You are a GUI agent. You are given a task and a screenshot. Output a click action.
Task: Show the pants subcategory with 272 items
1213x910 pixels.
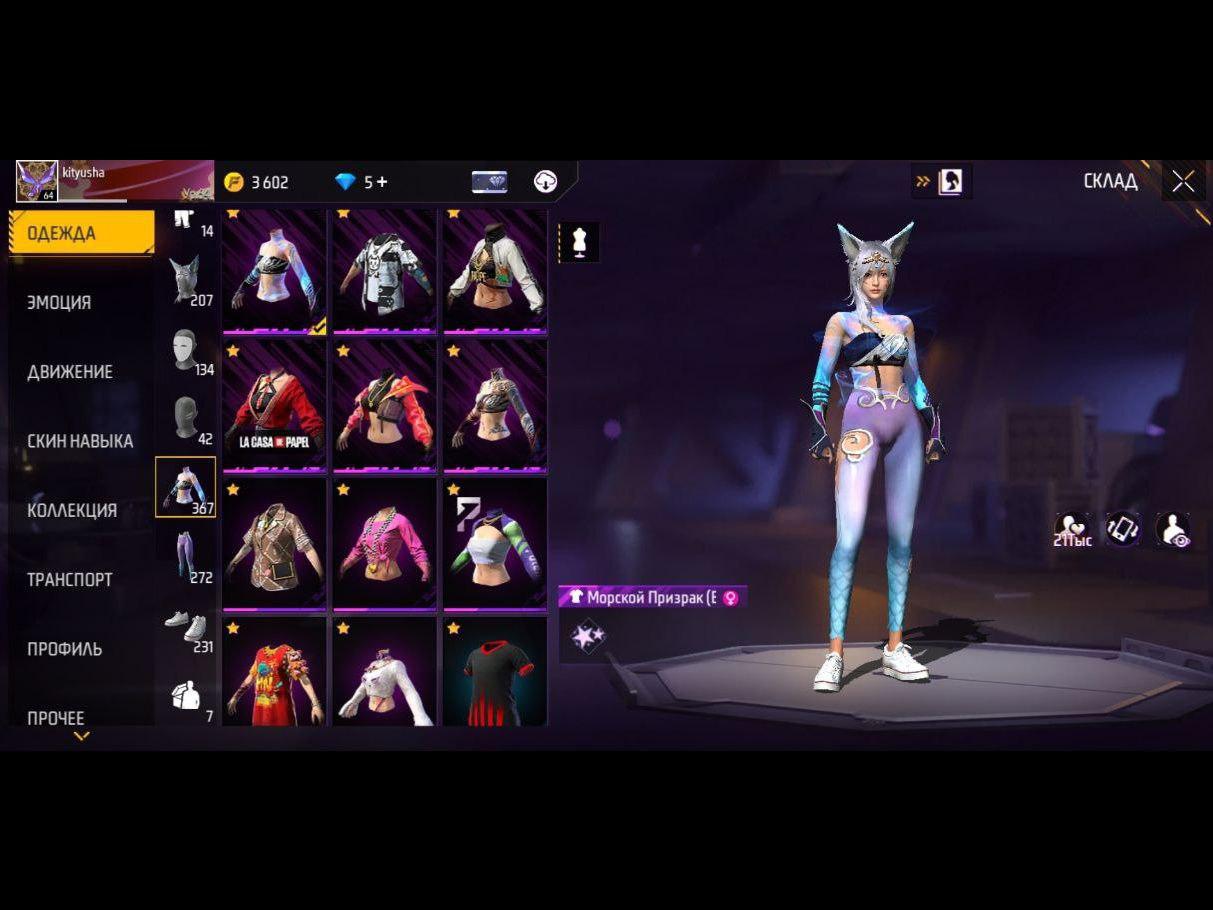tap(185, 556)
